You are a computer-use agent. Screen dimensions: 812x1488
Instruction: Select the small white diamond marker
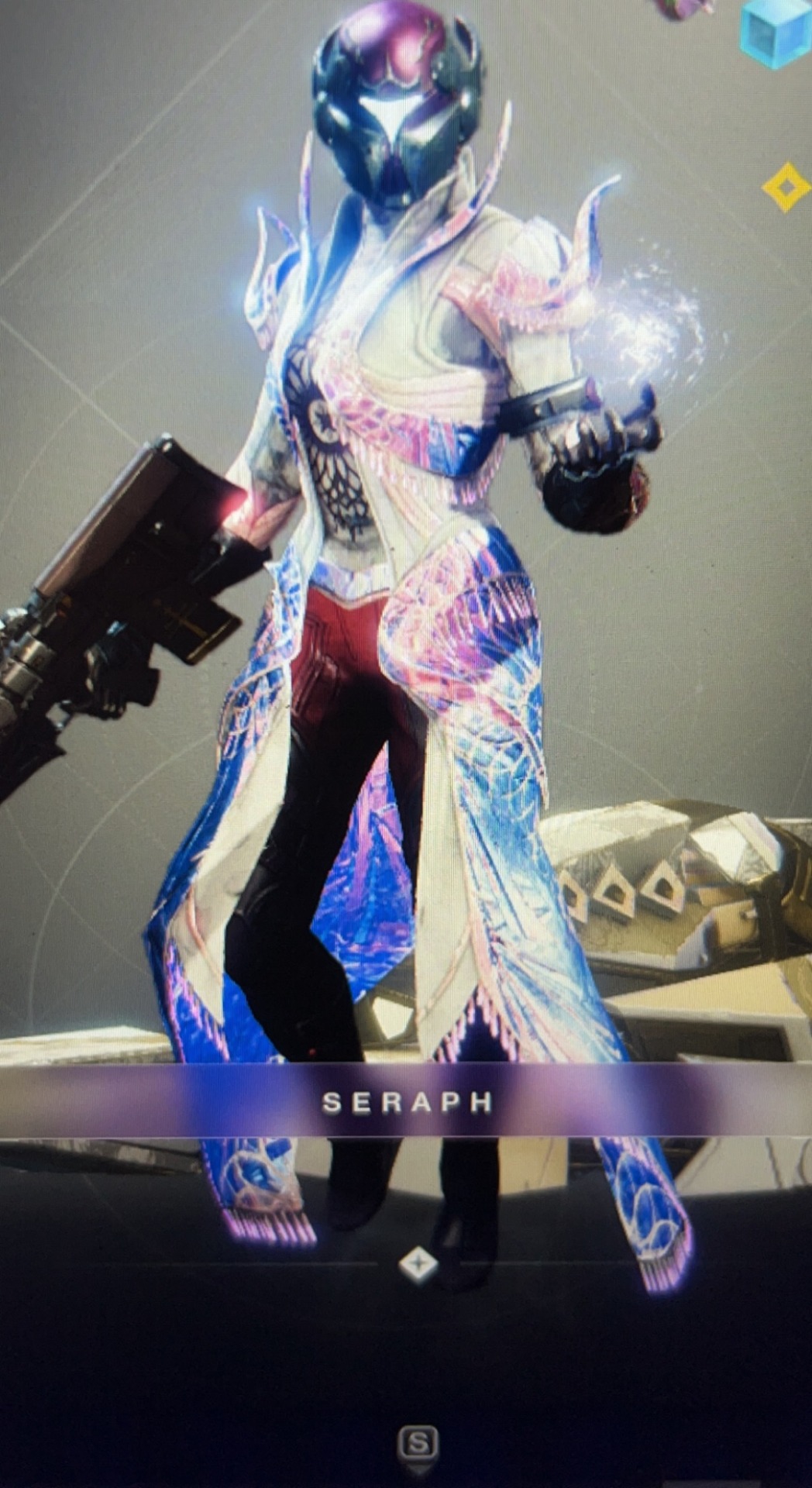[418, 1264]
